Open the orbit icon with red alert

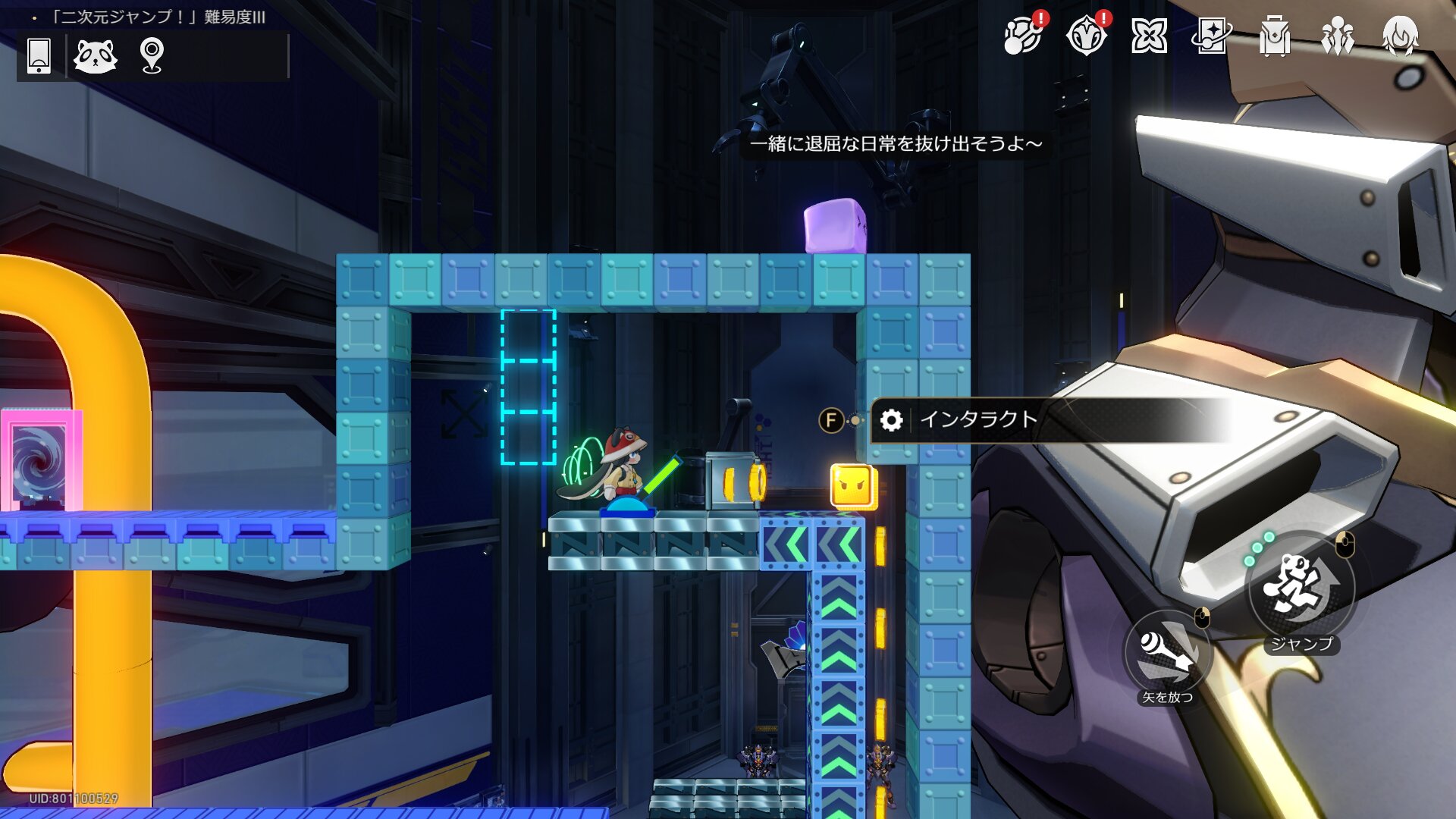coord(1022,36)
